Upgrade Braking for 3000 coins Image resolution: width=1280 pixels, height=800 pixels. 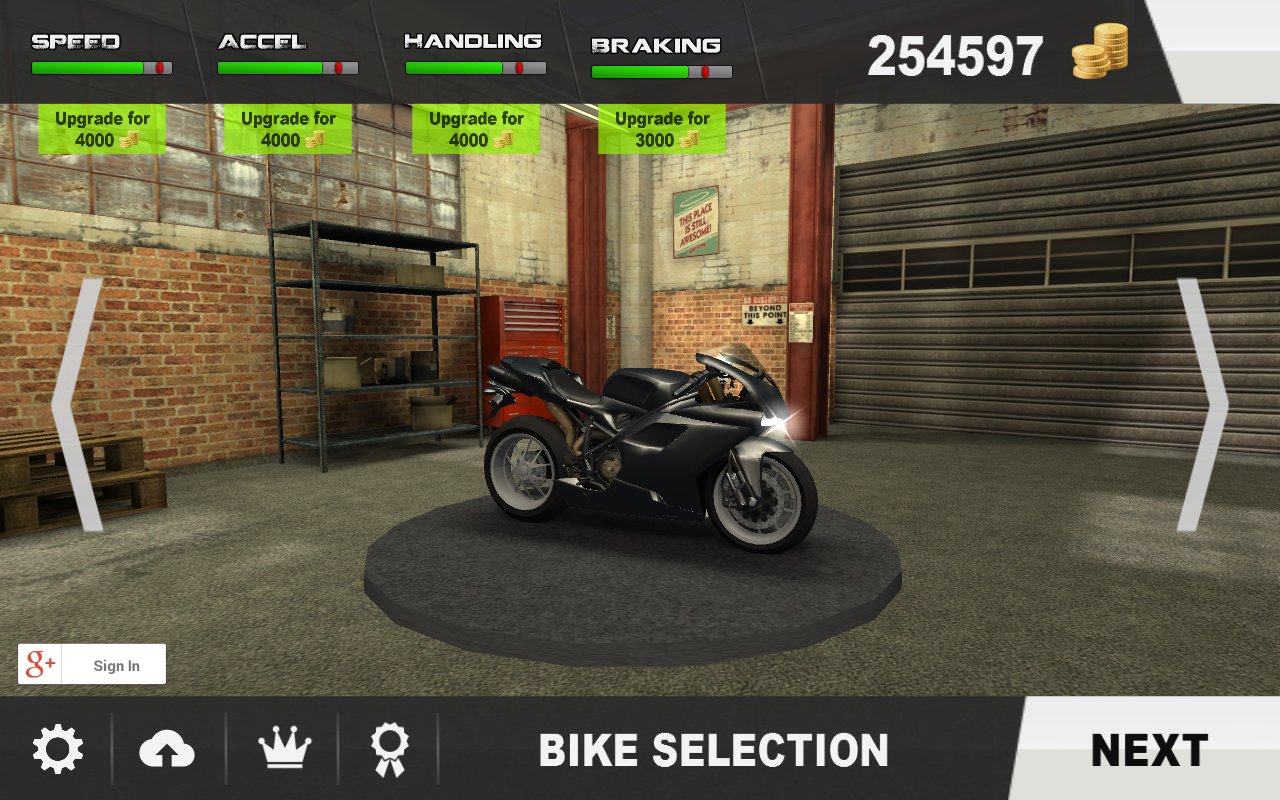click(x=662, y=129)
